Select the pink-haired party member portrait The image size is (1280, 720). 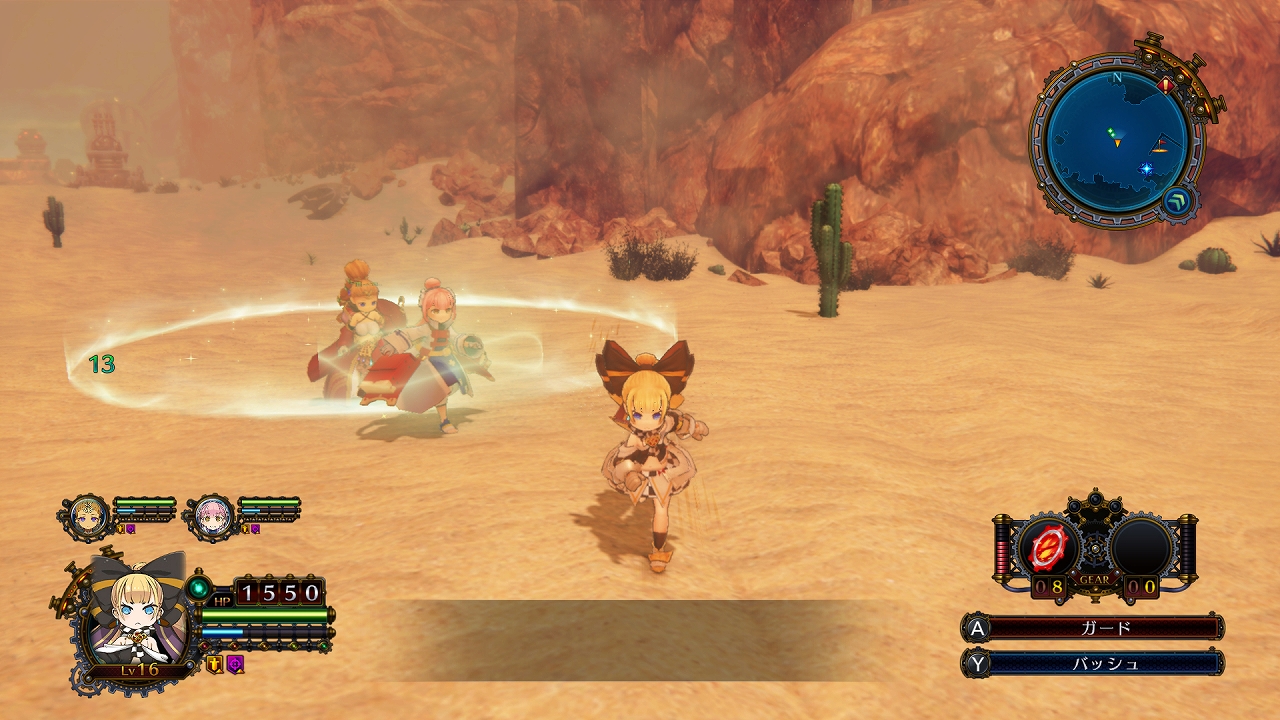(213, 515)
